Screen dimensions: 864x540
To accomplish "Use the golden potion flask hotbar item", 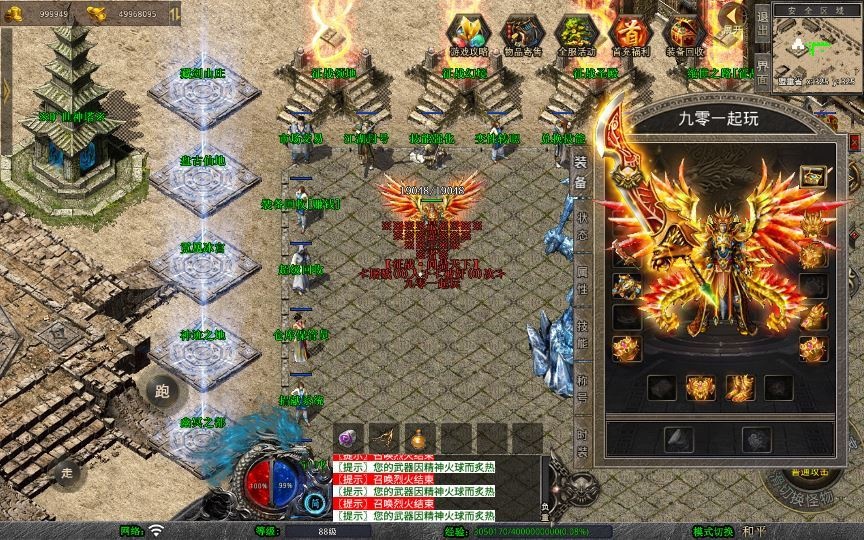I will tap(416, 438).
